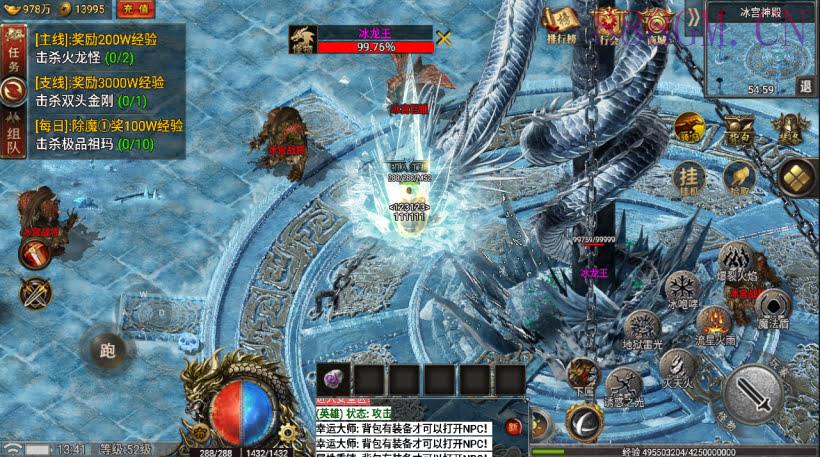This screenshot has width=820, height=457.
Task: Open the 充值 recharge shop
Action: (x=135, y=9)
